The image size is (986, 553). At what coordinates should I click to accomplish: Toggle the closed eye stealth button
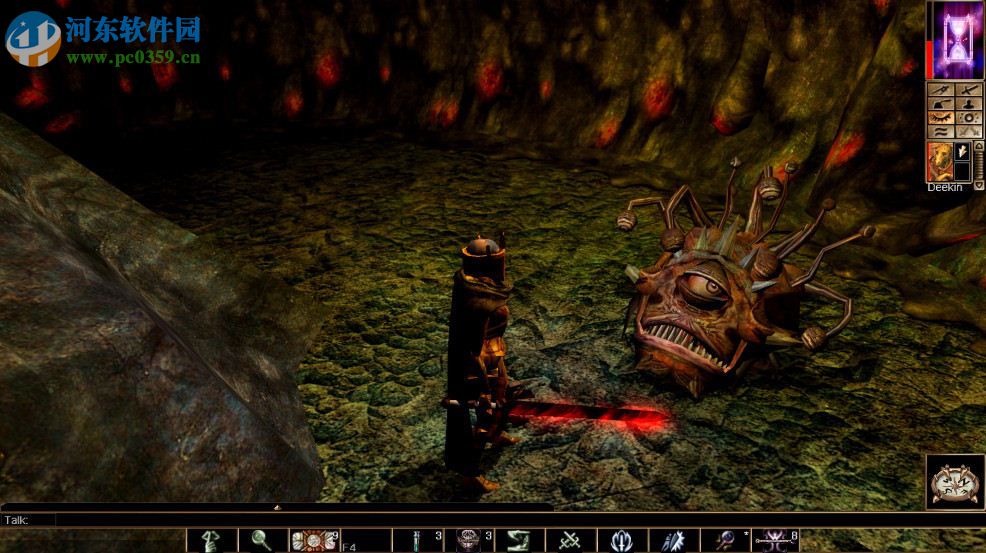pyautogui.click(x=941, y=117)
